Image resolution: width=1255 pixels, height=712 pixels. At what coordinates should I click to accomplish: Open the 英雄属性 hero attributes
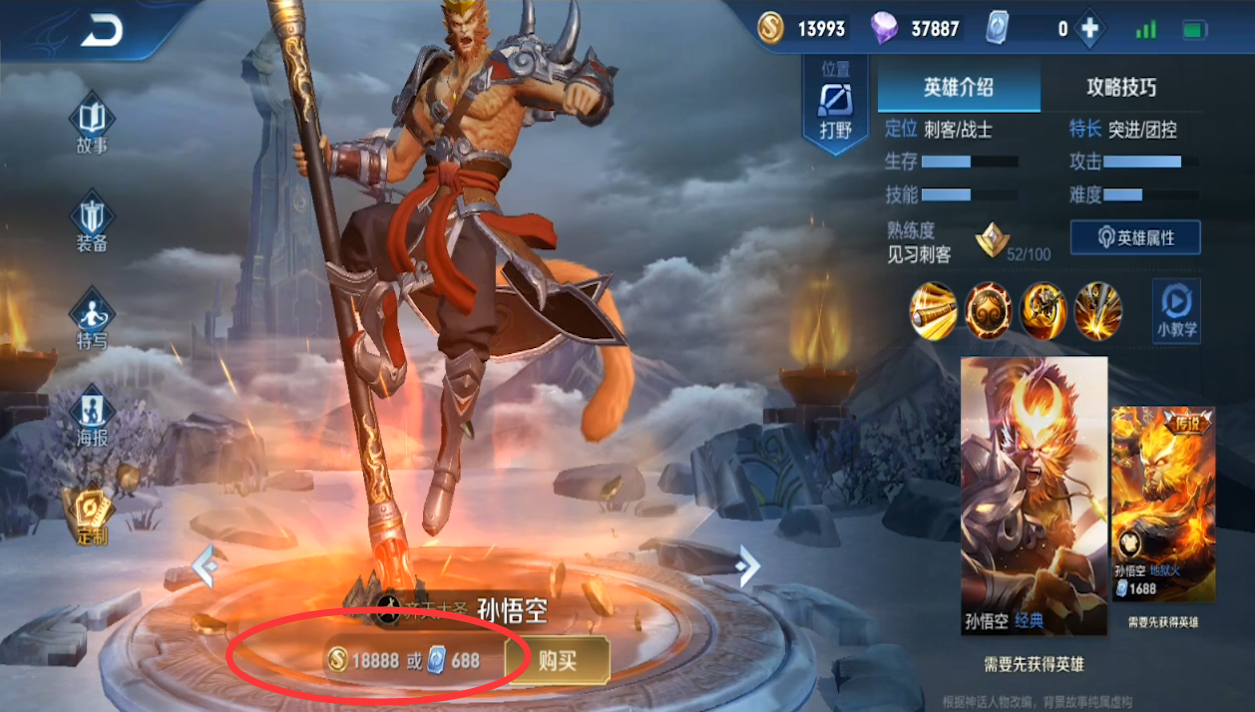point(1135,238)
